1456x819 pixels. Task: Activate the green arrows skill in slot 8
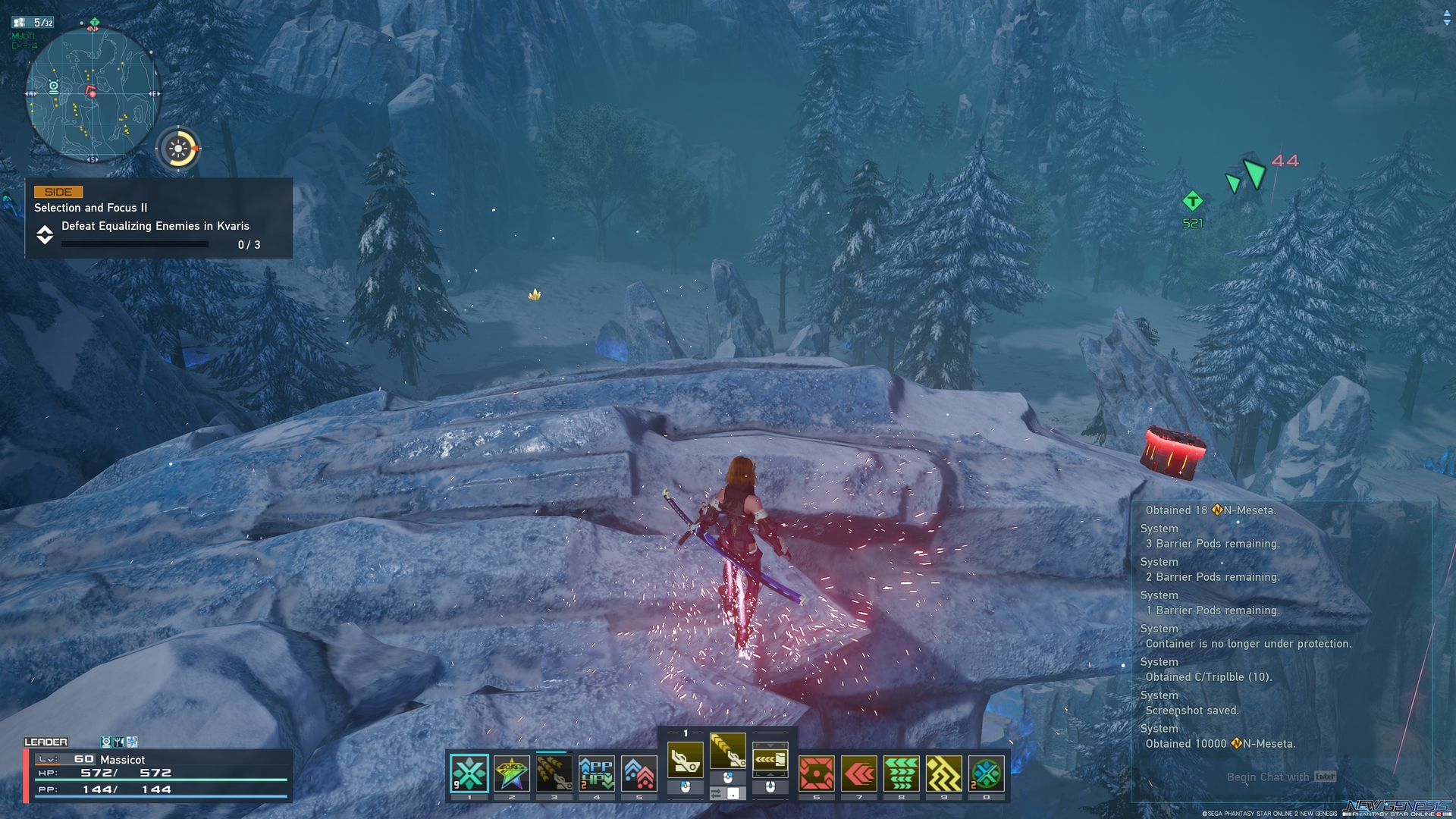[x=902, y=773]
